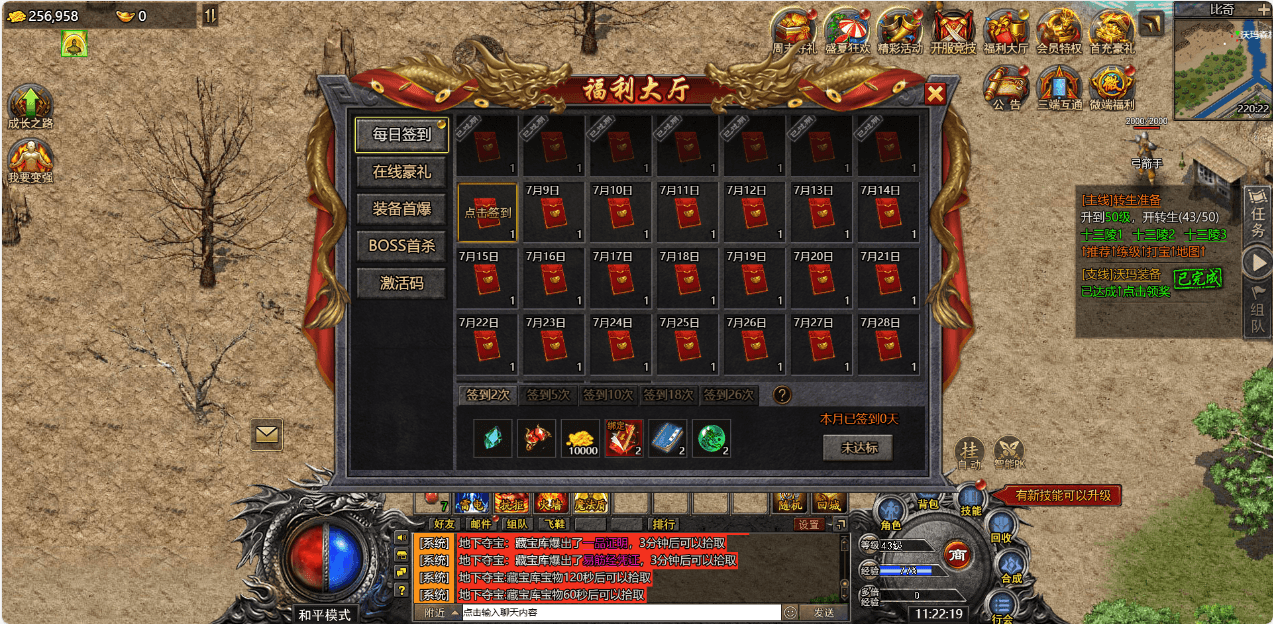This screenshot has width=1273, height=624.
Task: Open the BOSS首杀 section
Action: coord(401,246)
